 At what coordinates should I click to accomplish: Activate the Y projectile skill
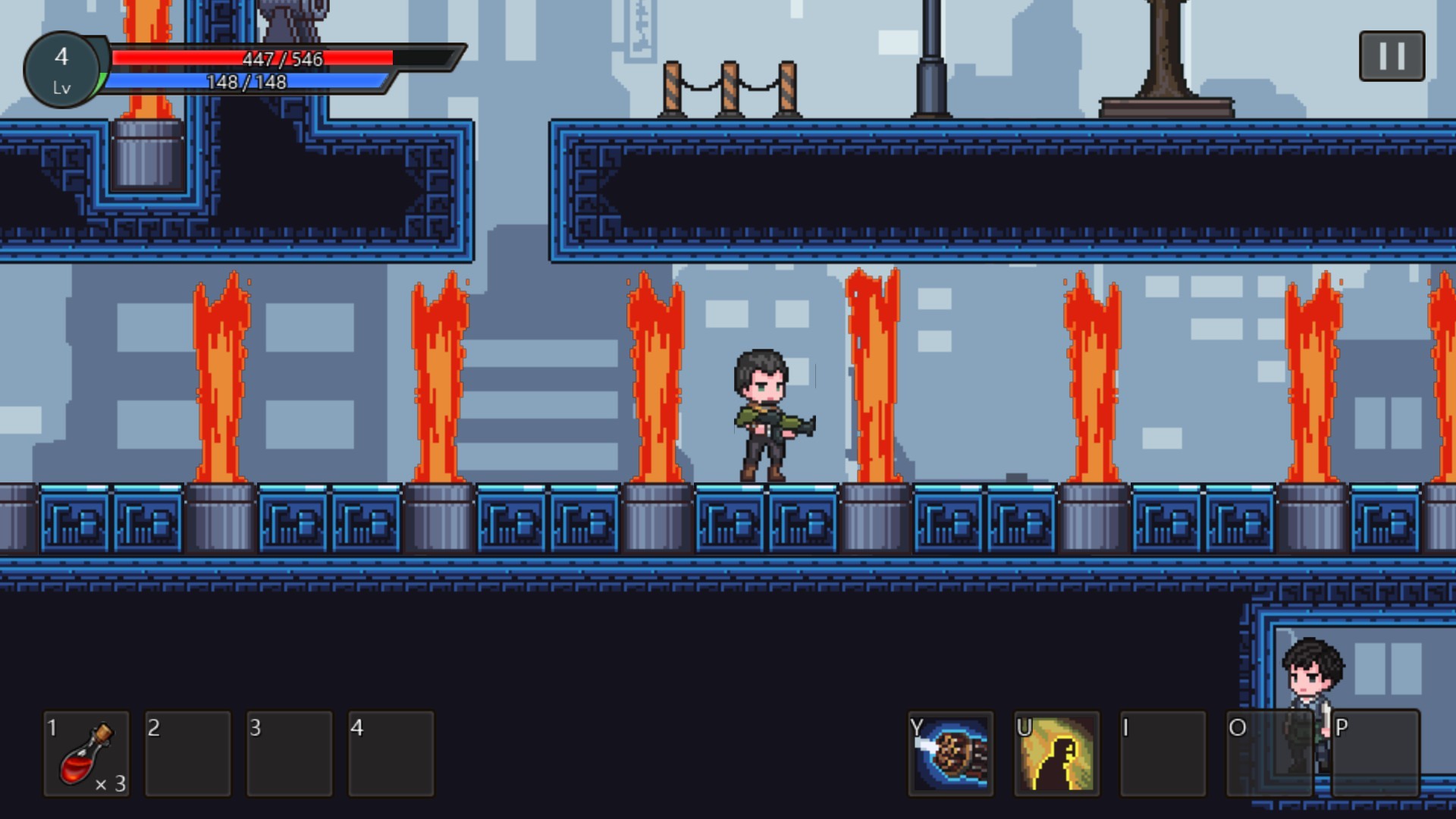[952, 755]
